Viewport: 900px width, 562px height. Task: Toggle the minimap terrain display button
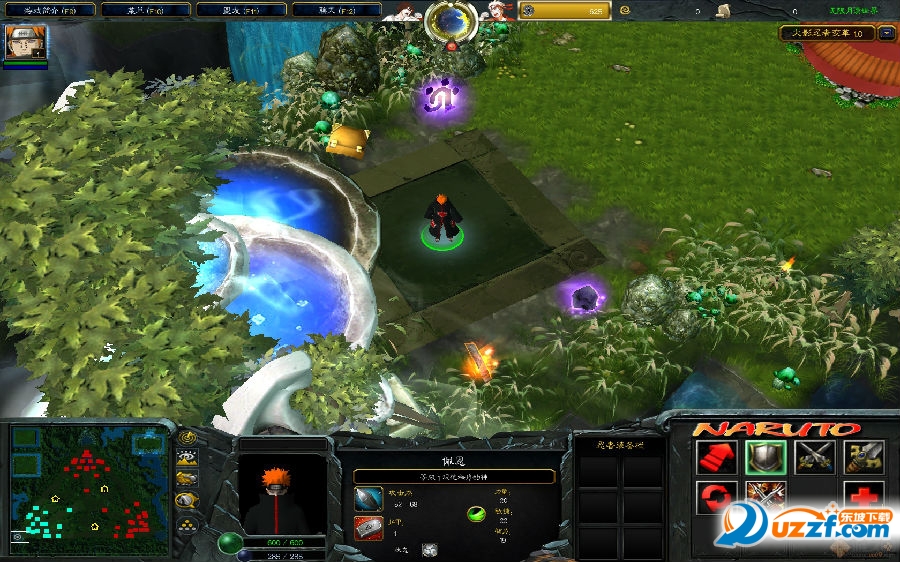pos(187,458)
